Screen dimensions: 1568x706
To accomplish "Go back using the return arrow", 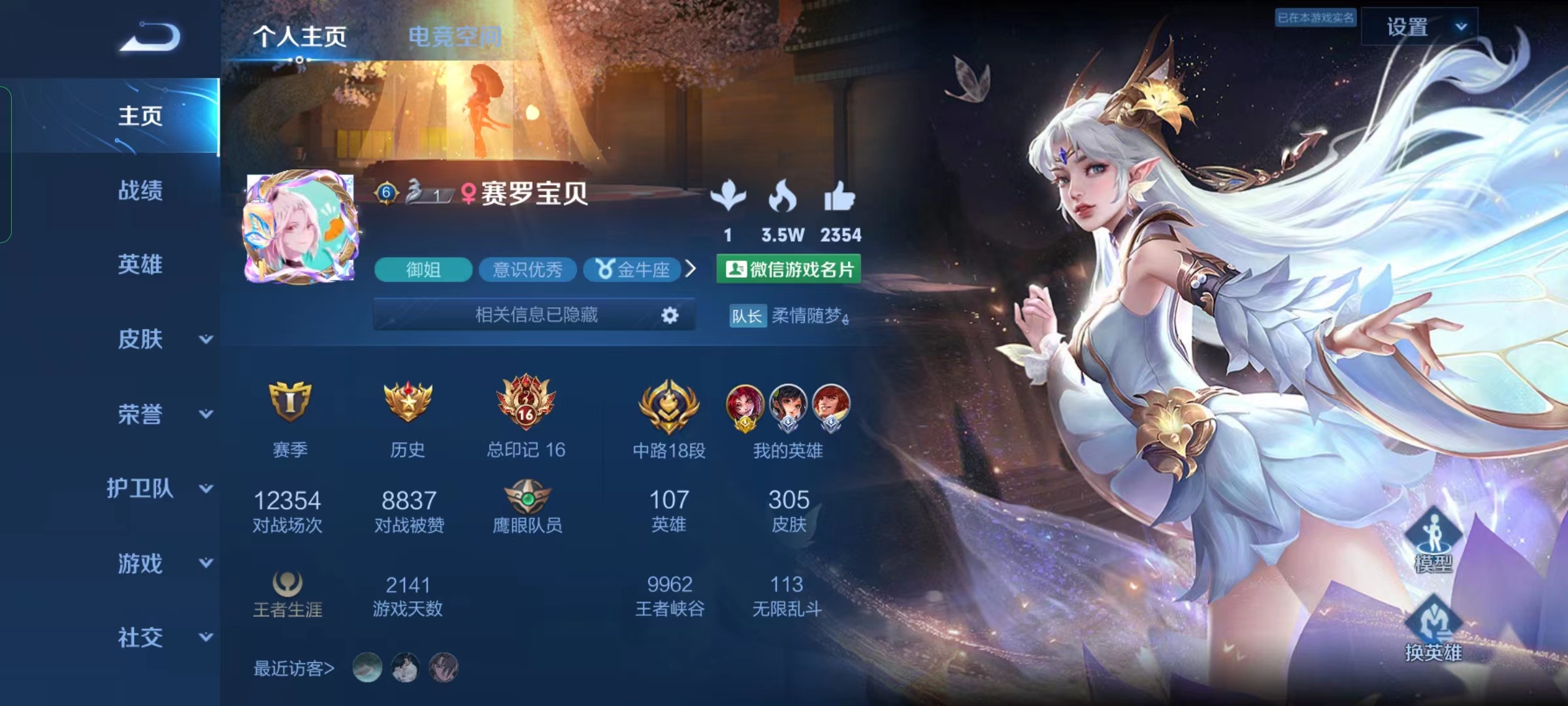I will pyautogui.click(x=150, y=37).
